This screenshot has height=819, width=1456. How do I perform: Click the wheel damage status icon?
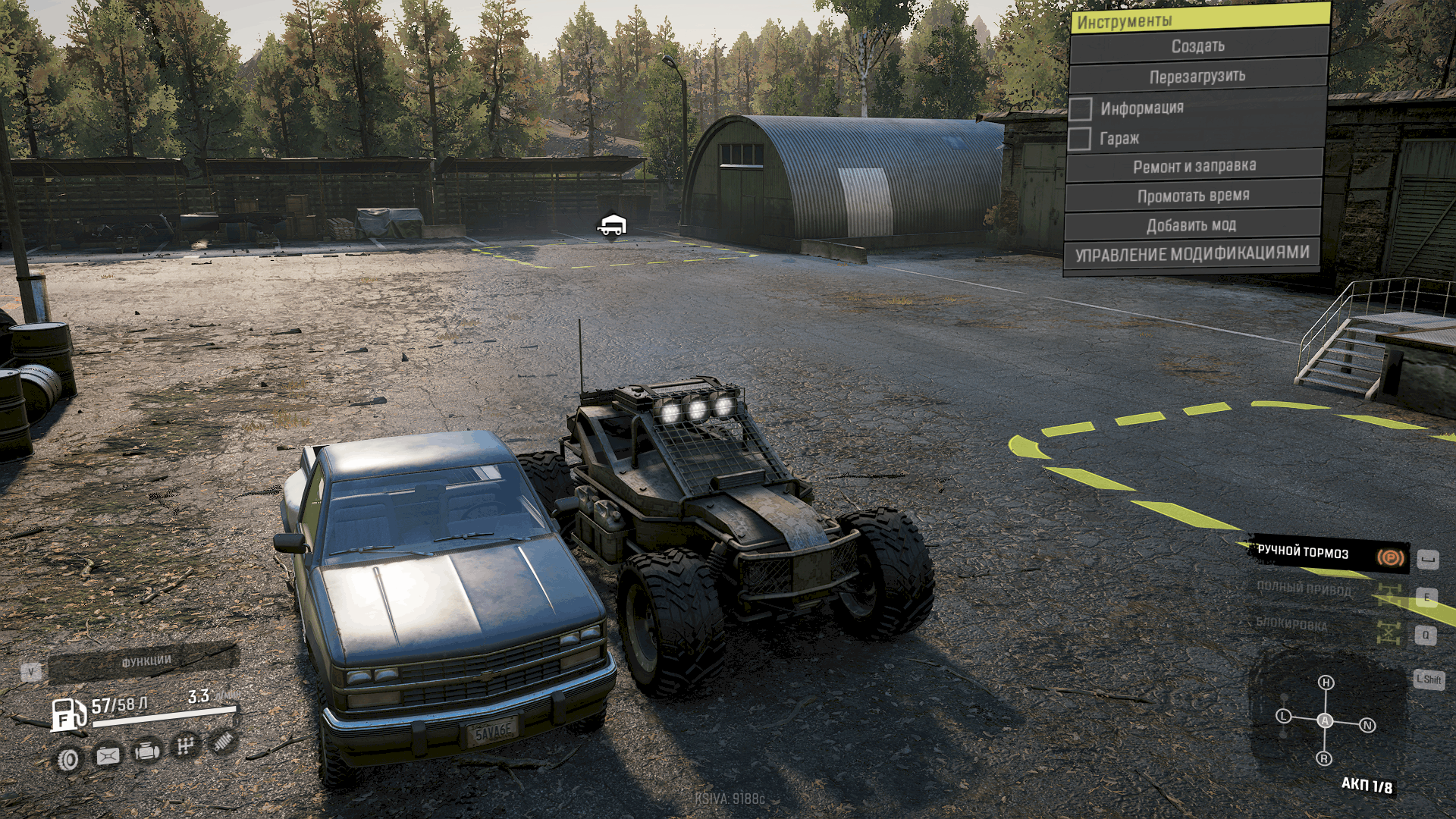pos(68,759)
